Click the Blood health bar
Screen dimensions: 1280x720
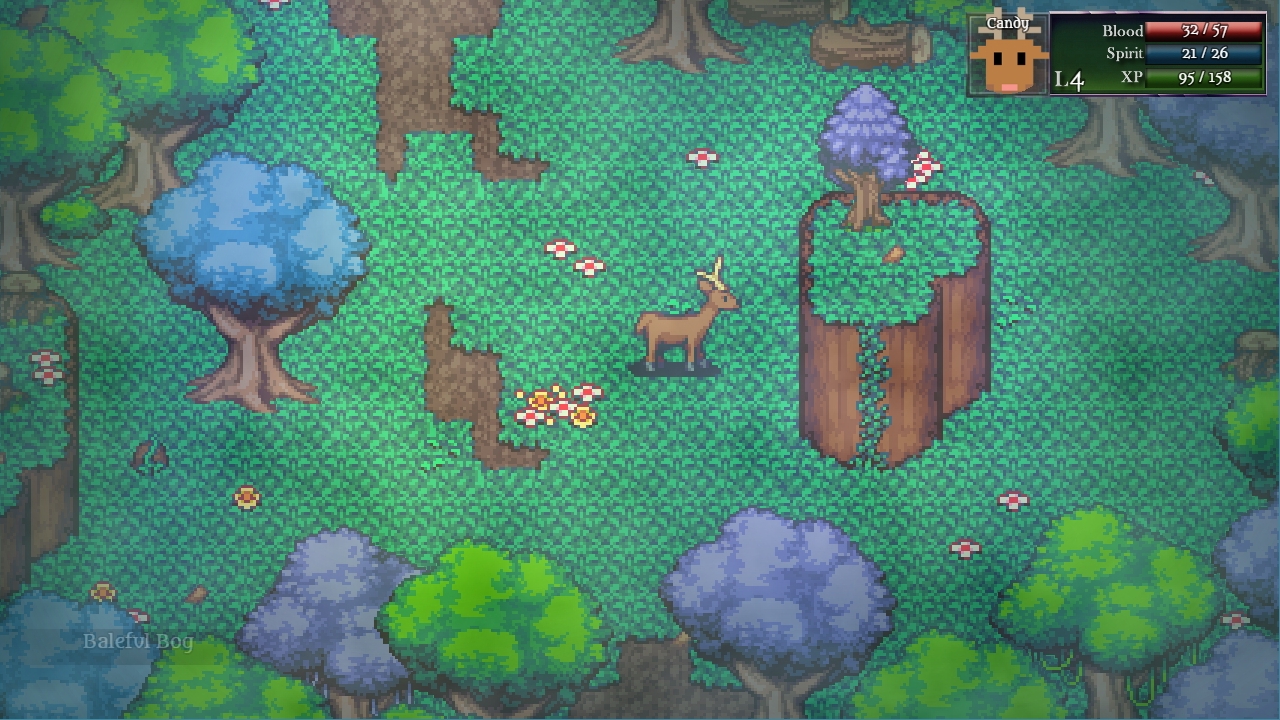pos(1198,31)
